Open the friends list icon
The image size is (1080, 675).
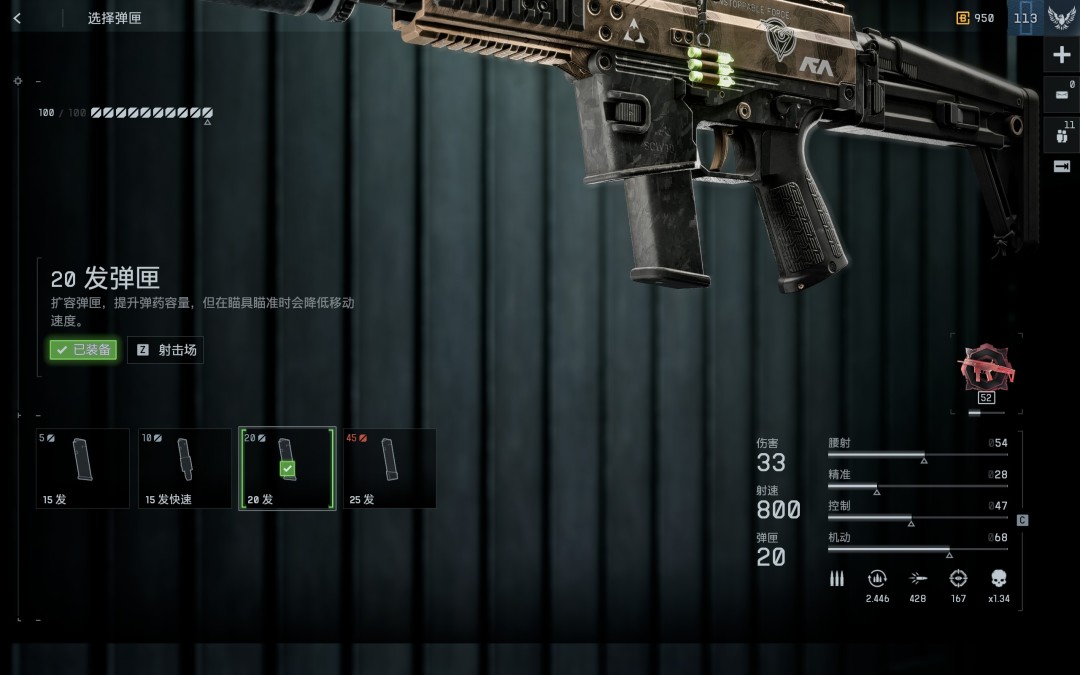coord(1061,135)
